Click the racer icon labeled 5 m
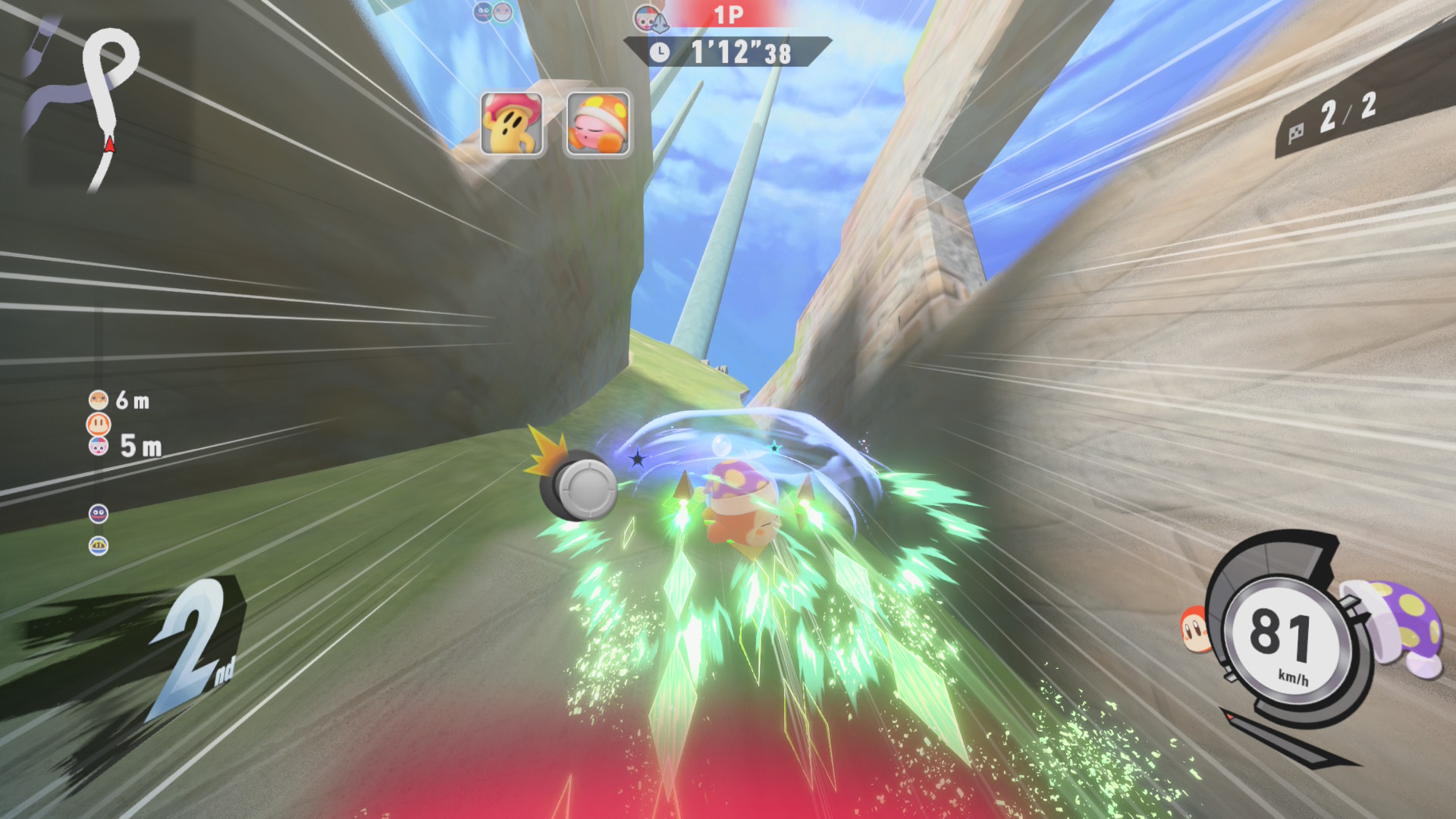Viewport: 1456px width, 819px height. pos(99,446)
